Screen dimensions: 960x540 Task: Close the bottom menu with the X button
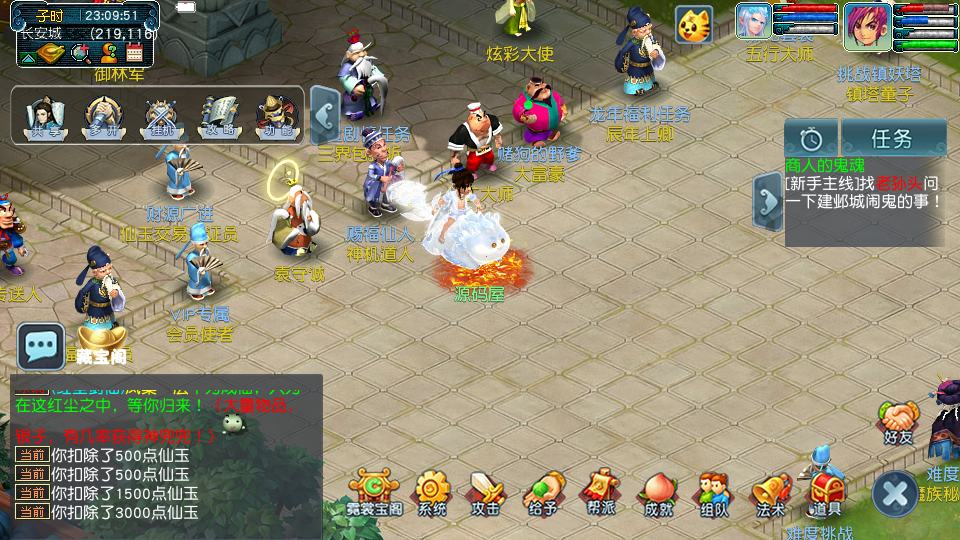[894, 494]
